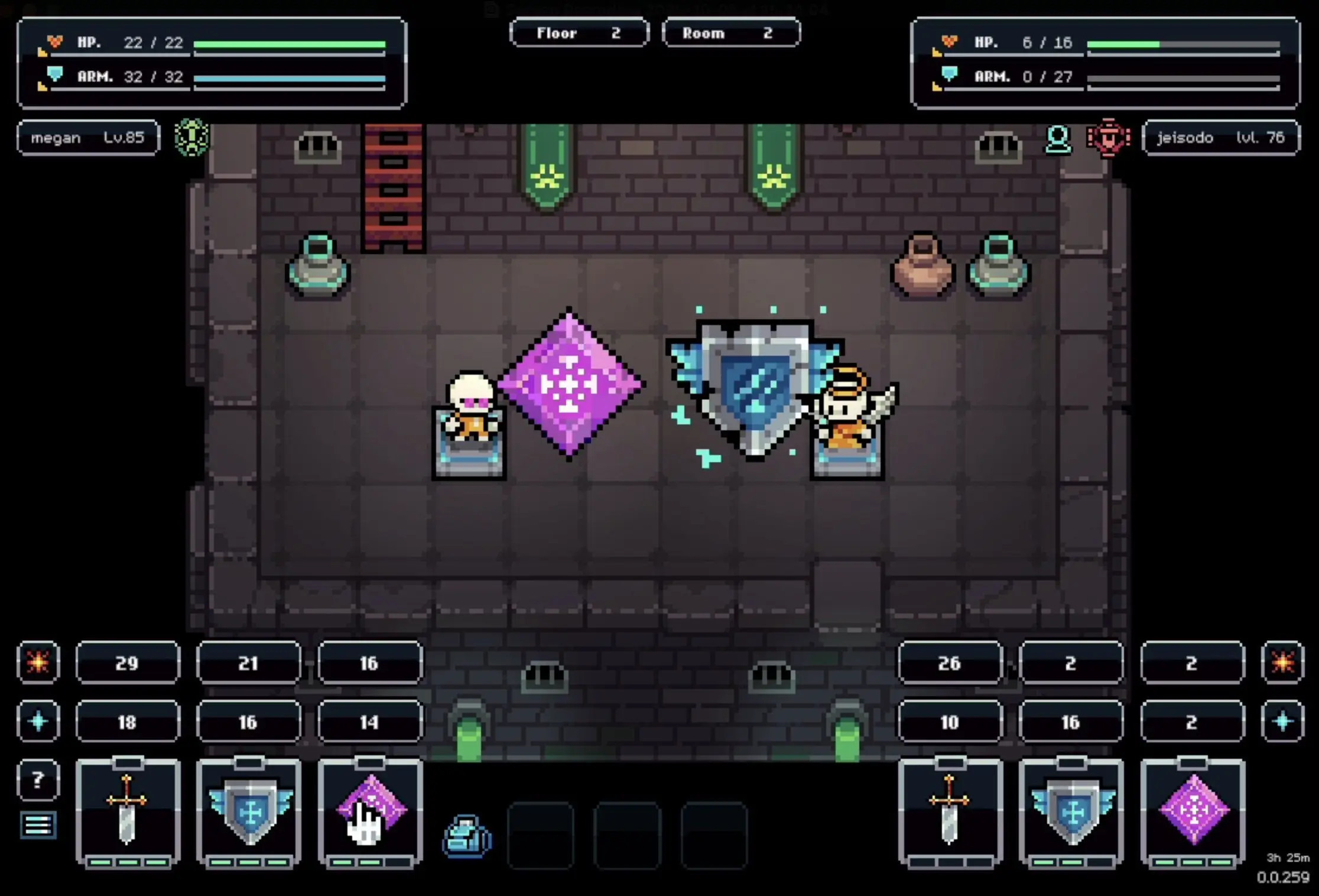Click the red totem icon near jeisodo's name
Viewport: 1319px width, 896px height.
(1109, 138)
